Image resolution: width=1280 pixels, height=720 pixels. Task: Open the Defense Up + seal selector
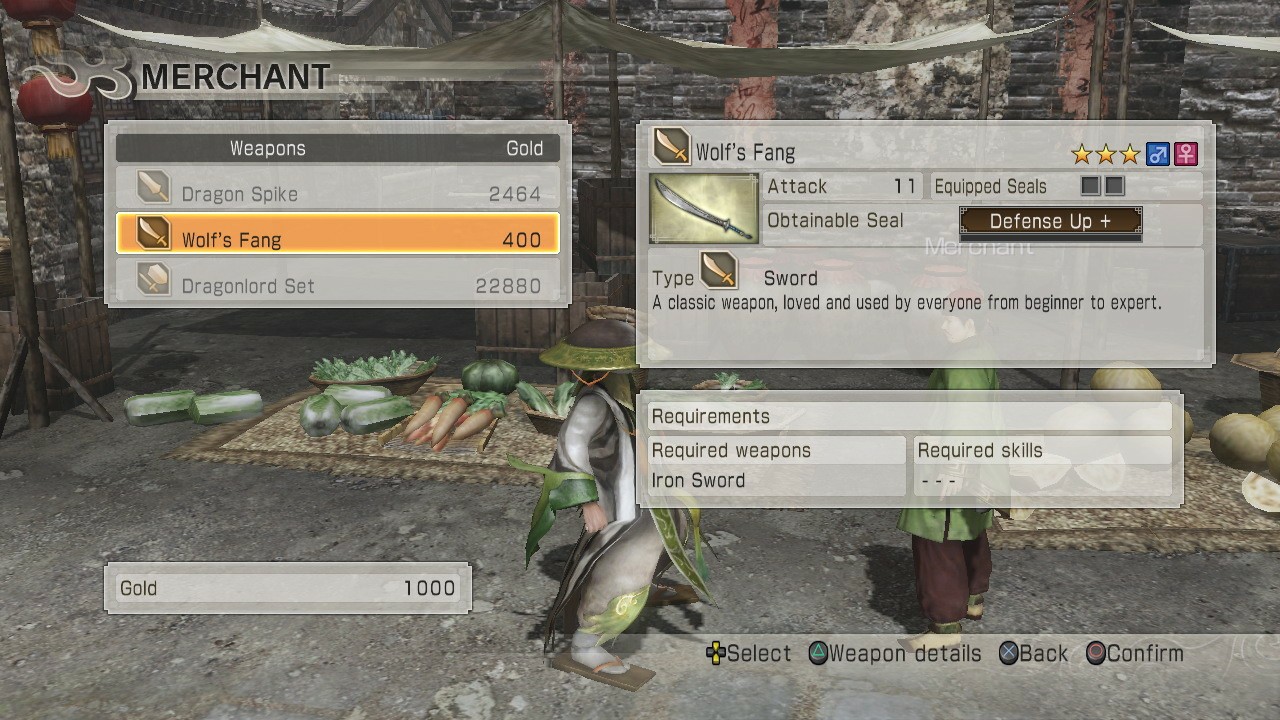point(1050,221)
